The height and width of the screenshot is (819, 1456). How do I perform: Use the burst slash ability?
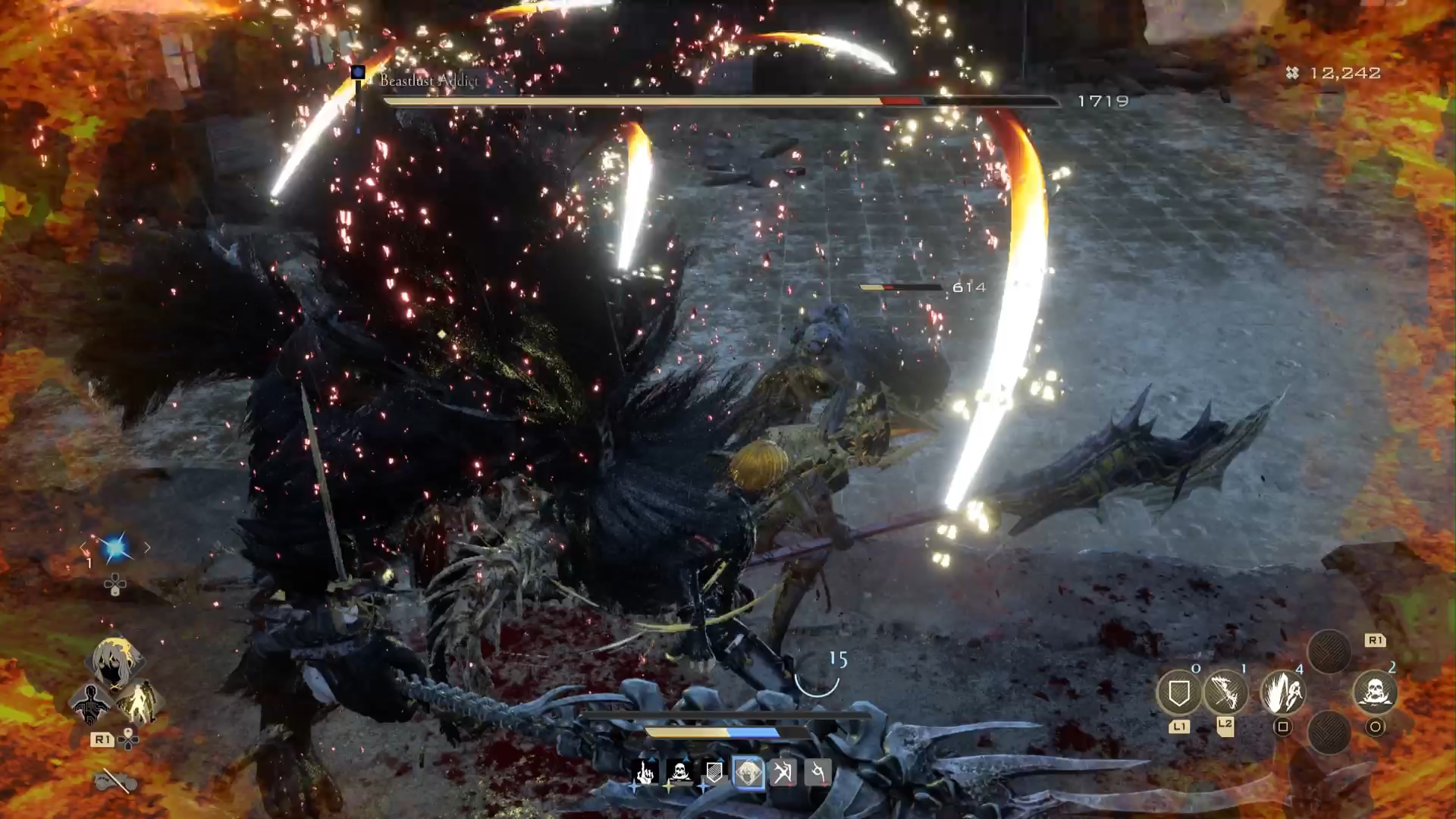[1282, 692]
